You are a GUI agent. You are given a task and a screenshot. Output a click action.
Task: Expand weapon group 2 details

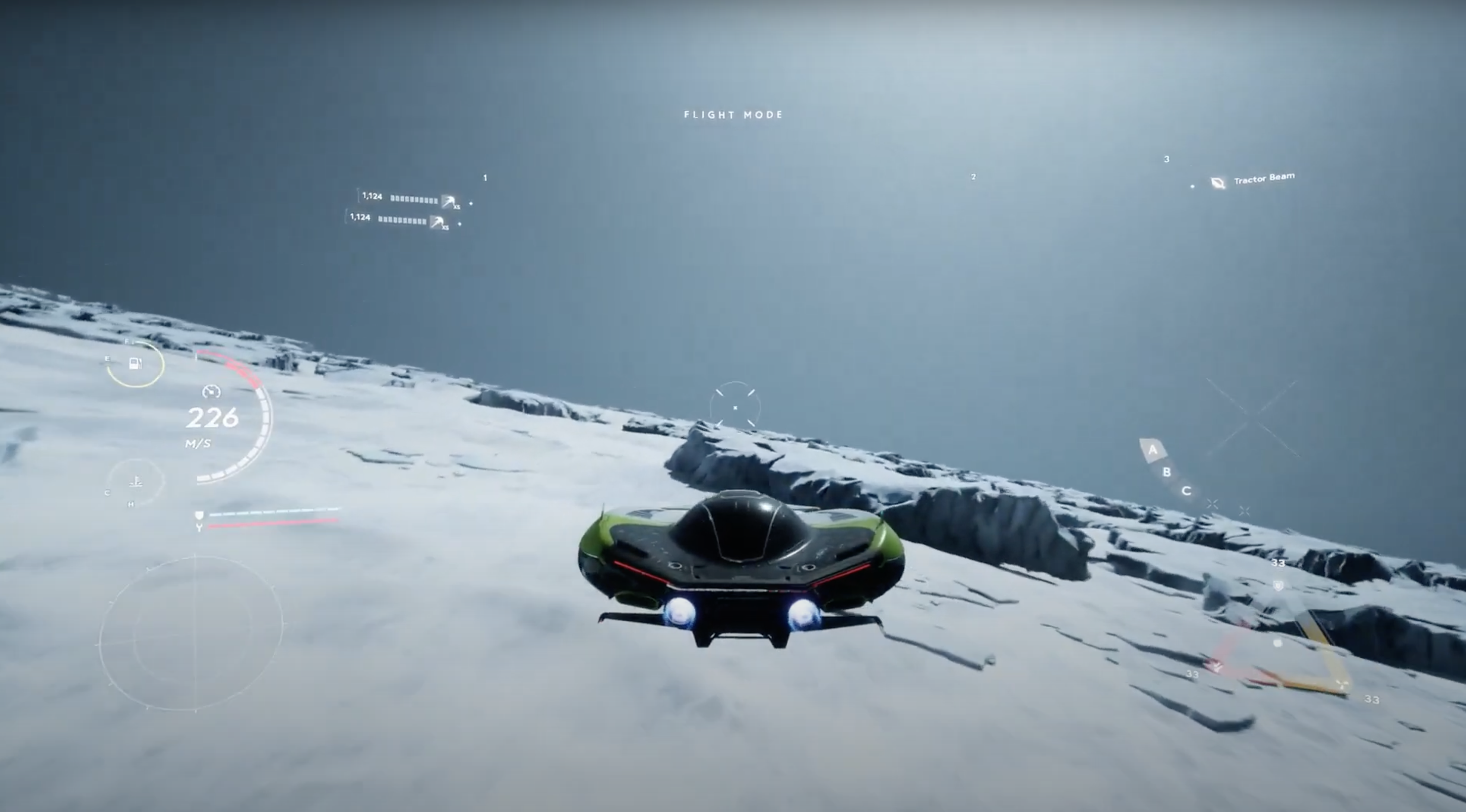[974, 177]
